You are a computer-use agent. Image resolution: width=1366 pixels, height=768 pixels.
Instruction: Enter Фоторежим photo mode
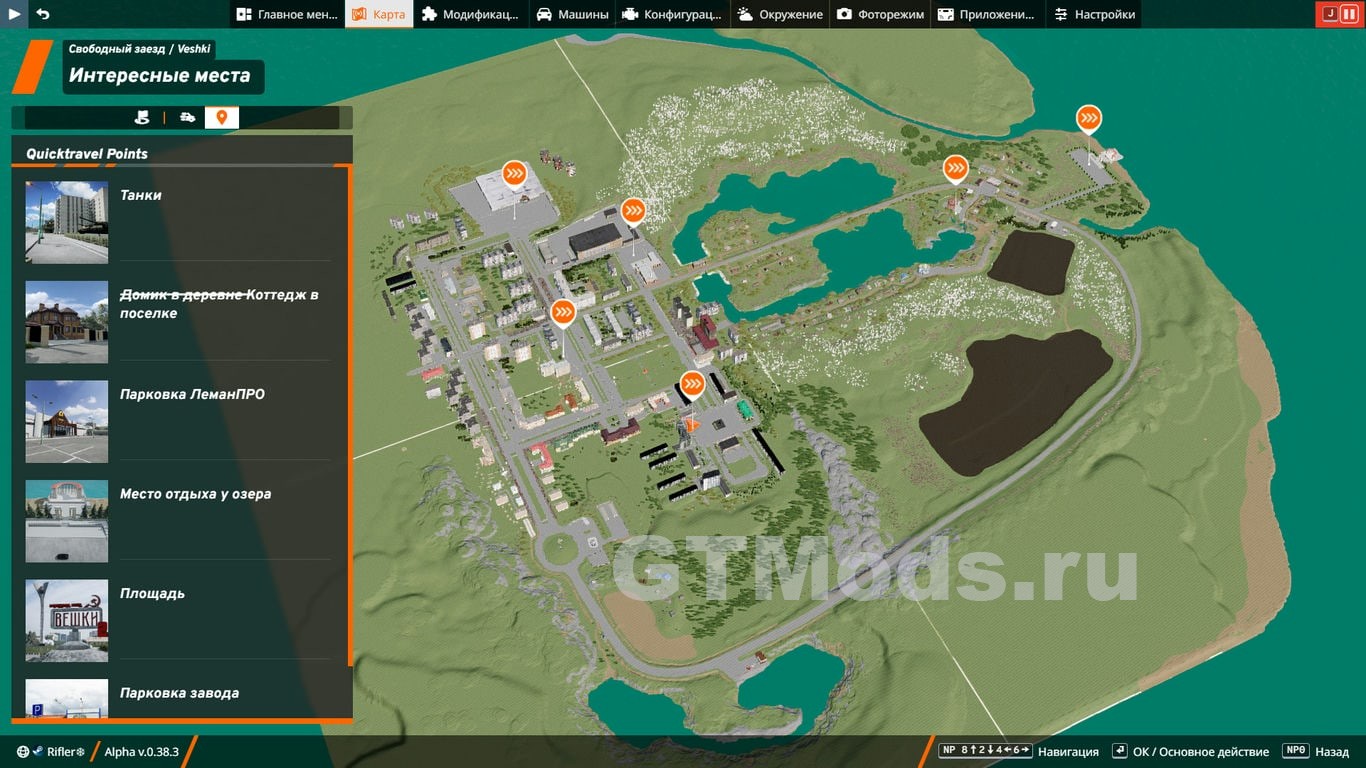tap(880, 14)
